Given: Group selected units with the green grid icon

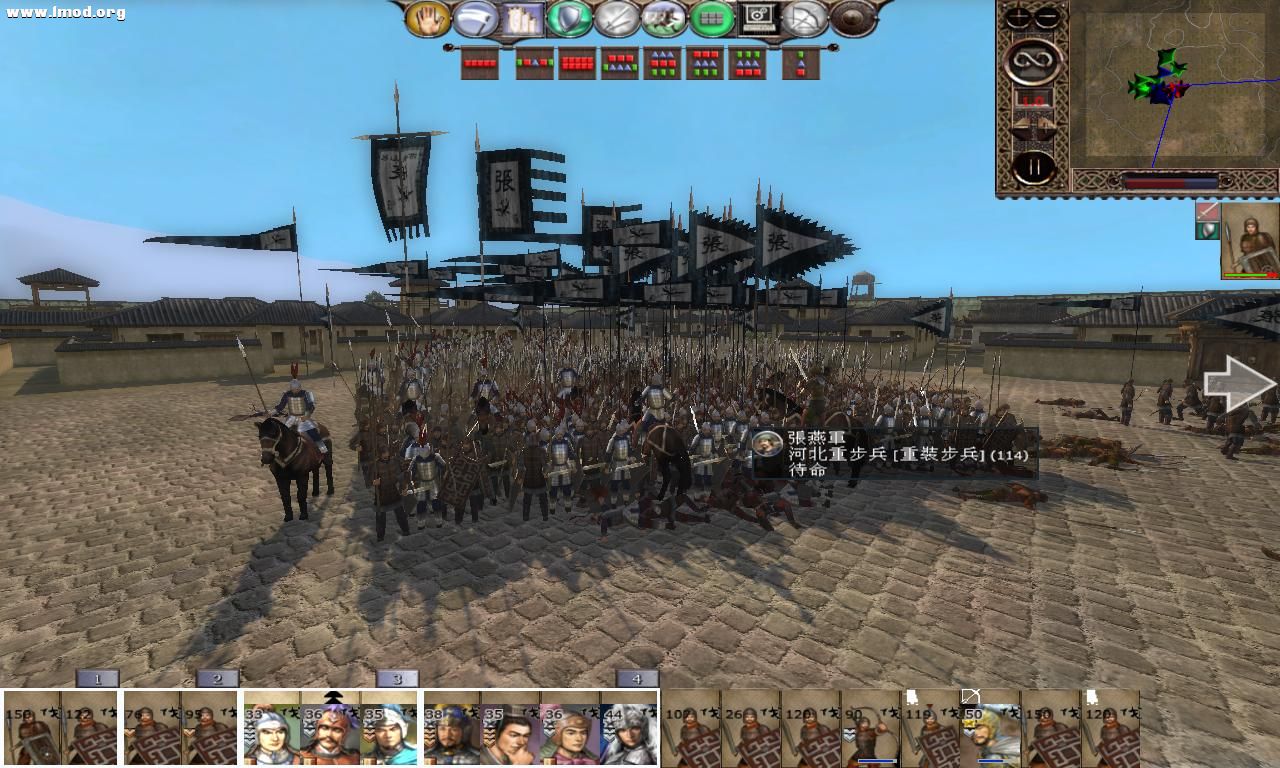Looking at the screenshot, I should (711, 17).
